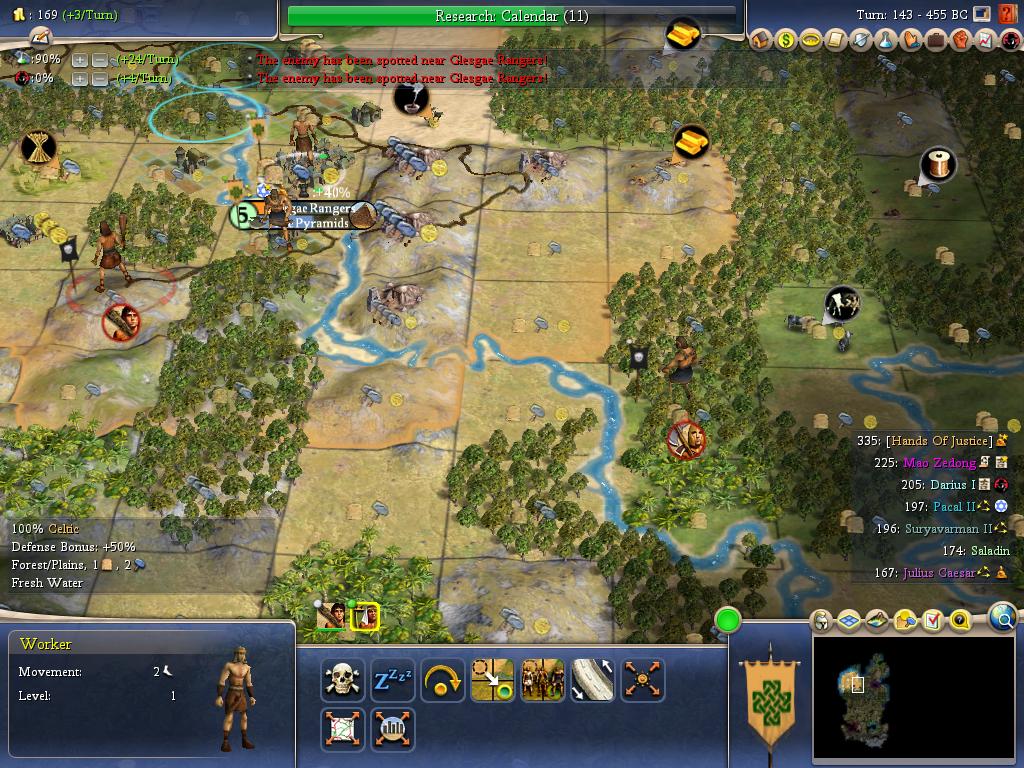Delete the unit with skull button
1024x768 pixels.
342,680
